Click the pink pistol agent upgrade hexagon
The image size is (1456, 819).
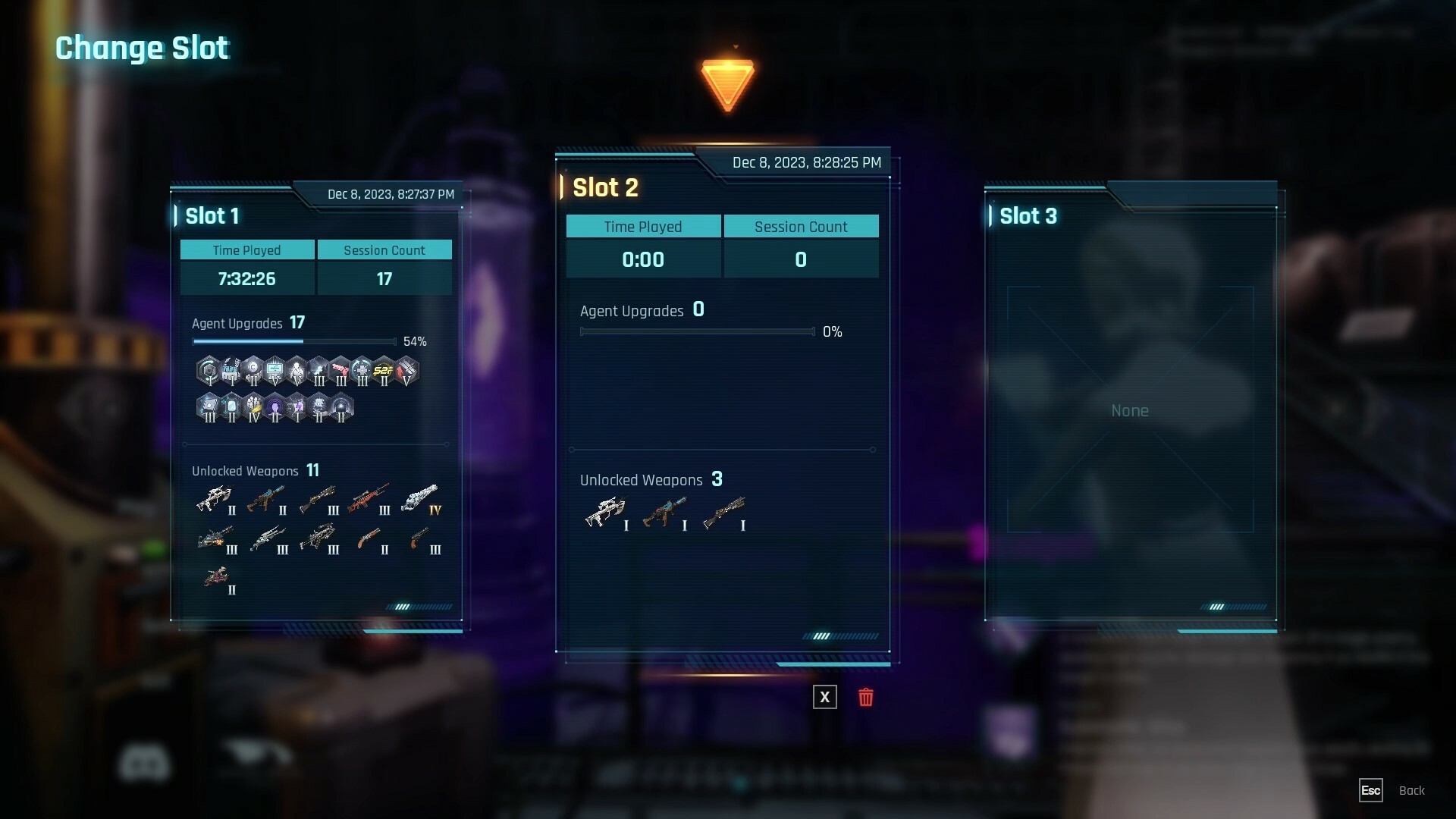coord(340,369)
